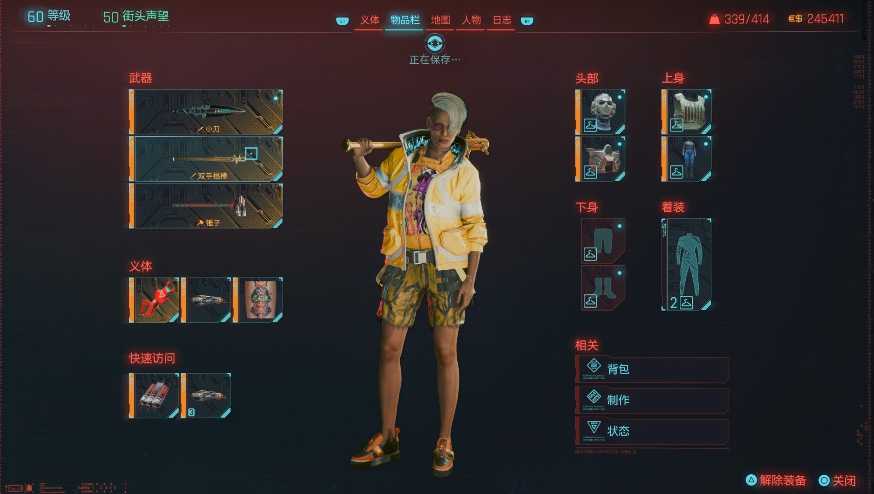This screenshot has height=494, width=874.
Task: Open the tattooed torso cyberware slot
Action: coord(259,300)
